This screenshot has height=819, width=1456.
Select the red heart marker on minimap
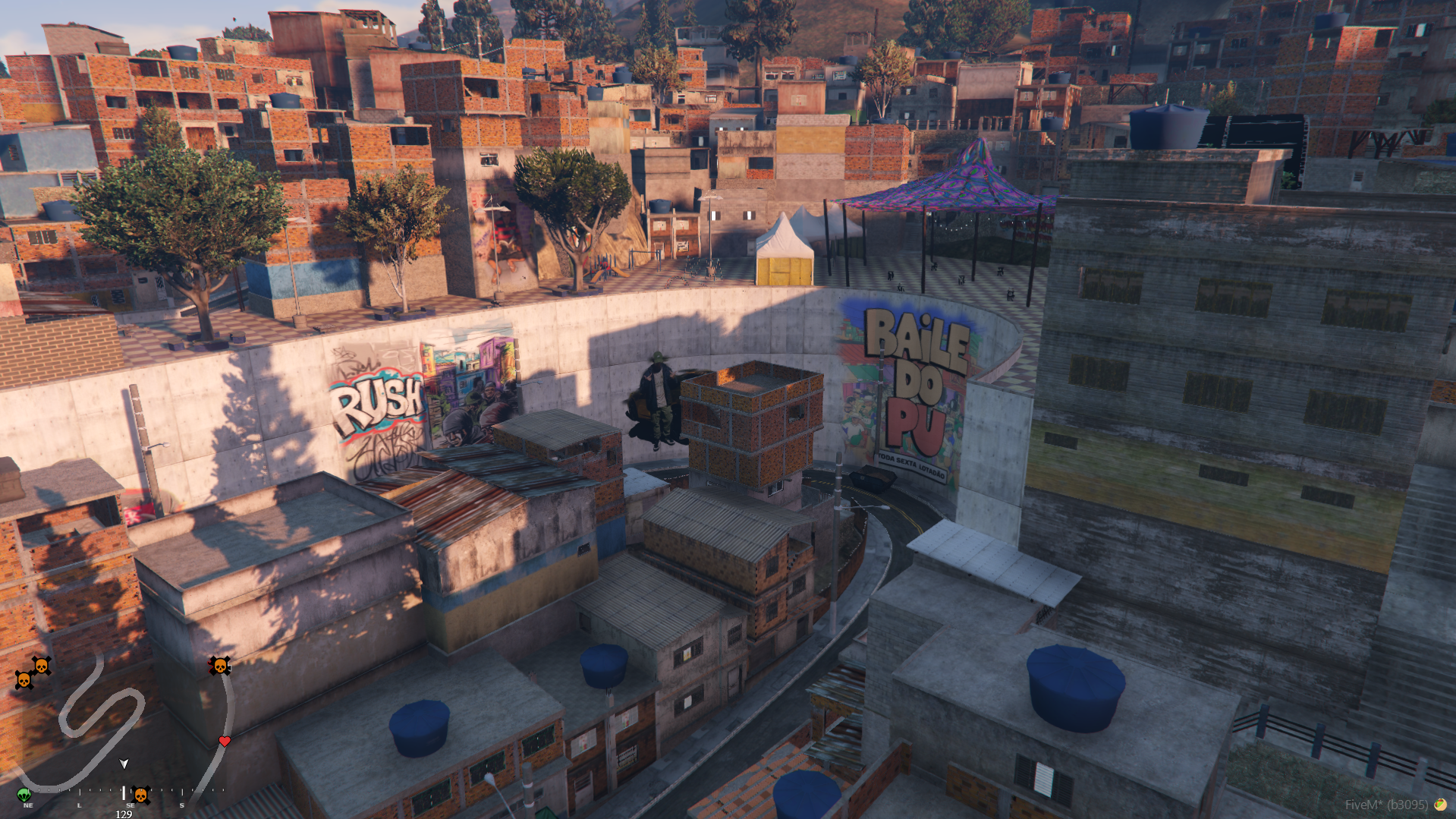pyautogui.click(x=225, y=741)
